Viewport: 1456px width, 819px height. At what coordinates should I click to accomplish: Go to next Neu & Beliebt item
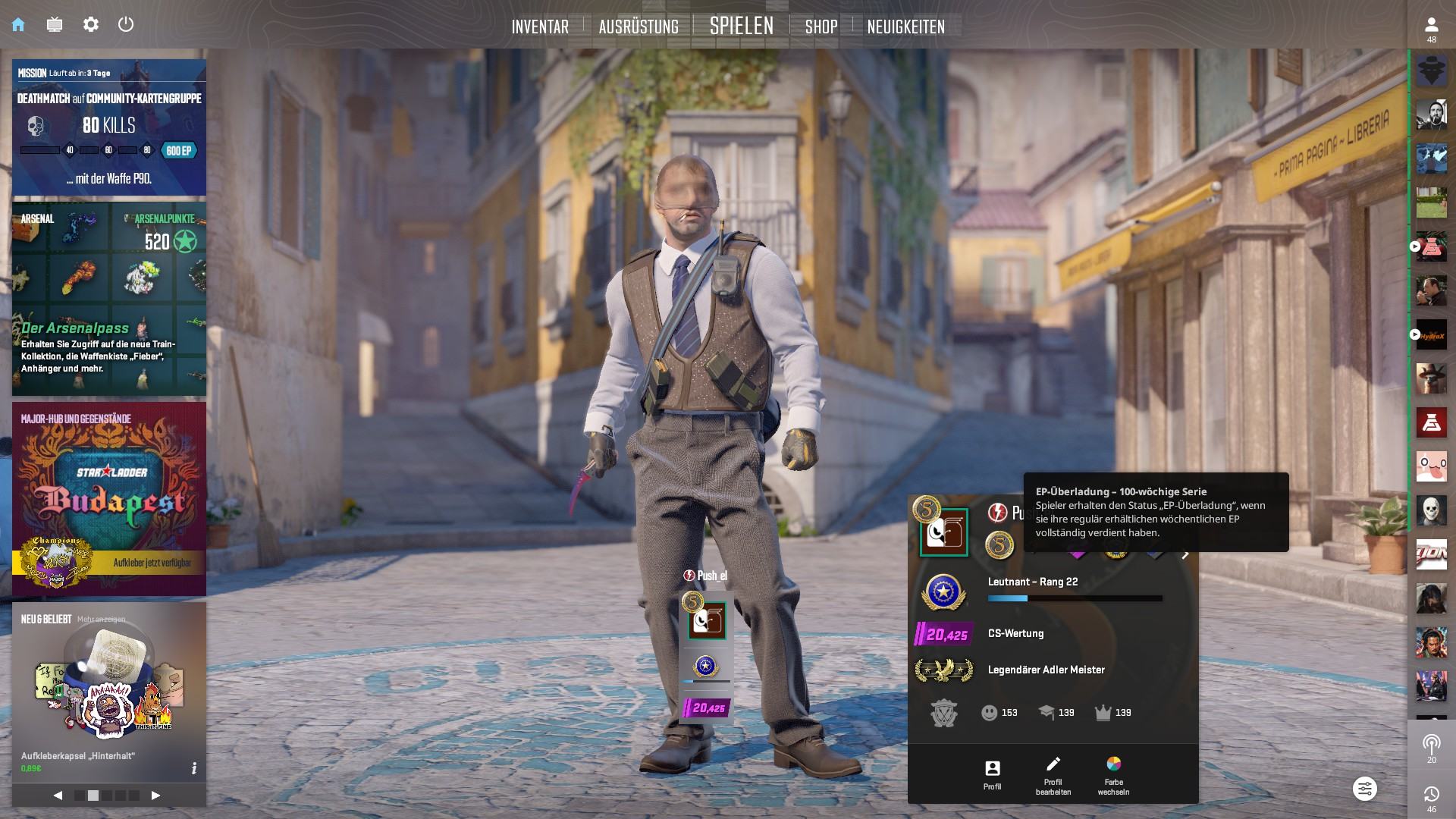(x=155, y=795)
